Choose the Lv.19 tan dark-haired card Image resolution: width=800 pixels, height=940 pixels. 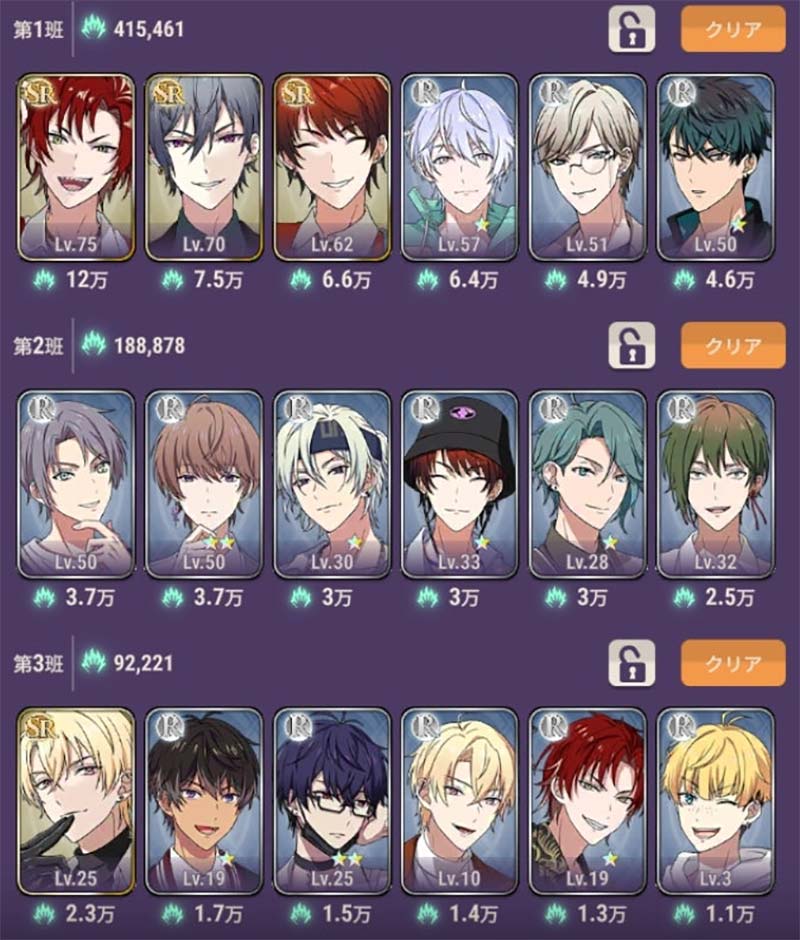[x=204, y=801]
